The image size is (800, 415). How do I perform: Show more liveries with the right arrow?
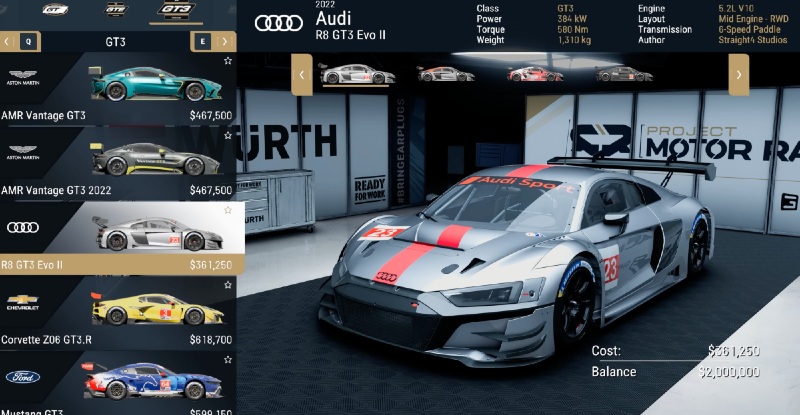point(738,74)
